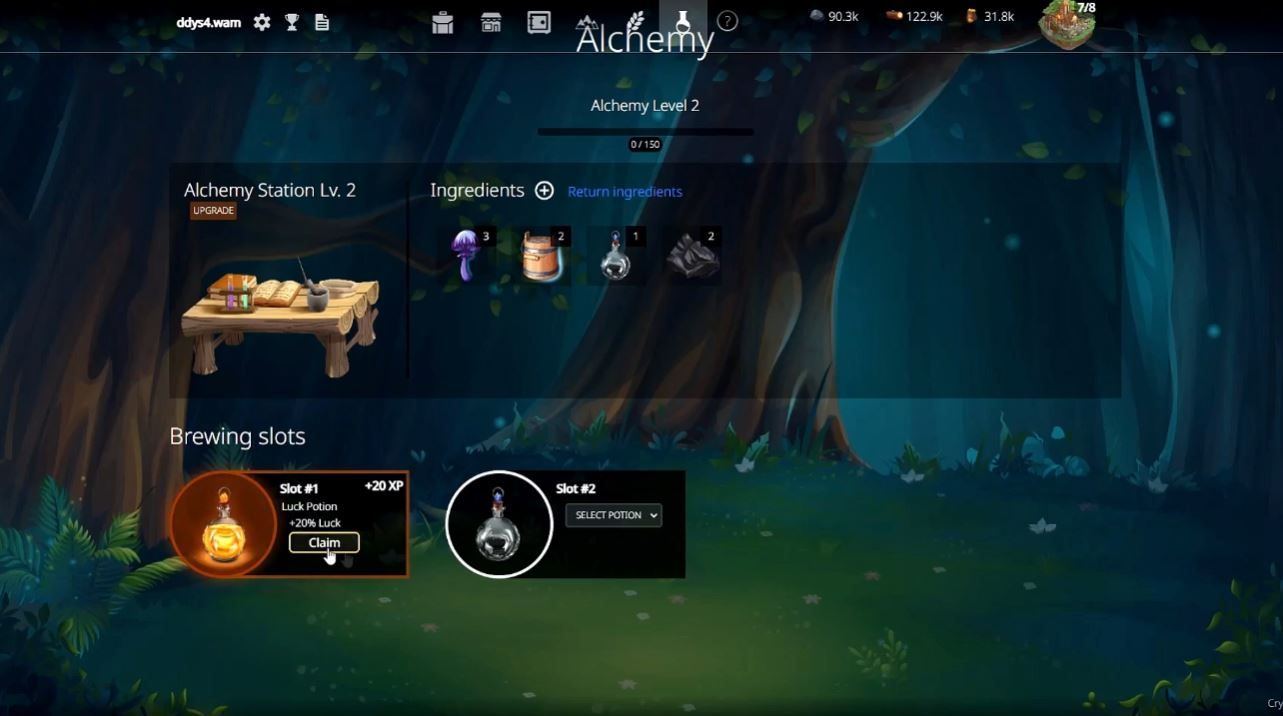Choose the wooden water bucket ingredient
The height and width of the screenshot is (716, 1283).
pos(542,256)
